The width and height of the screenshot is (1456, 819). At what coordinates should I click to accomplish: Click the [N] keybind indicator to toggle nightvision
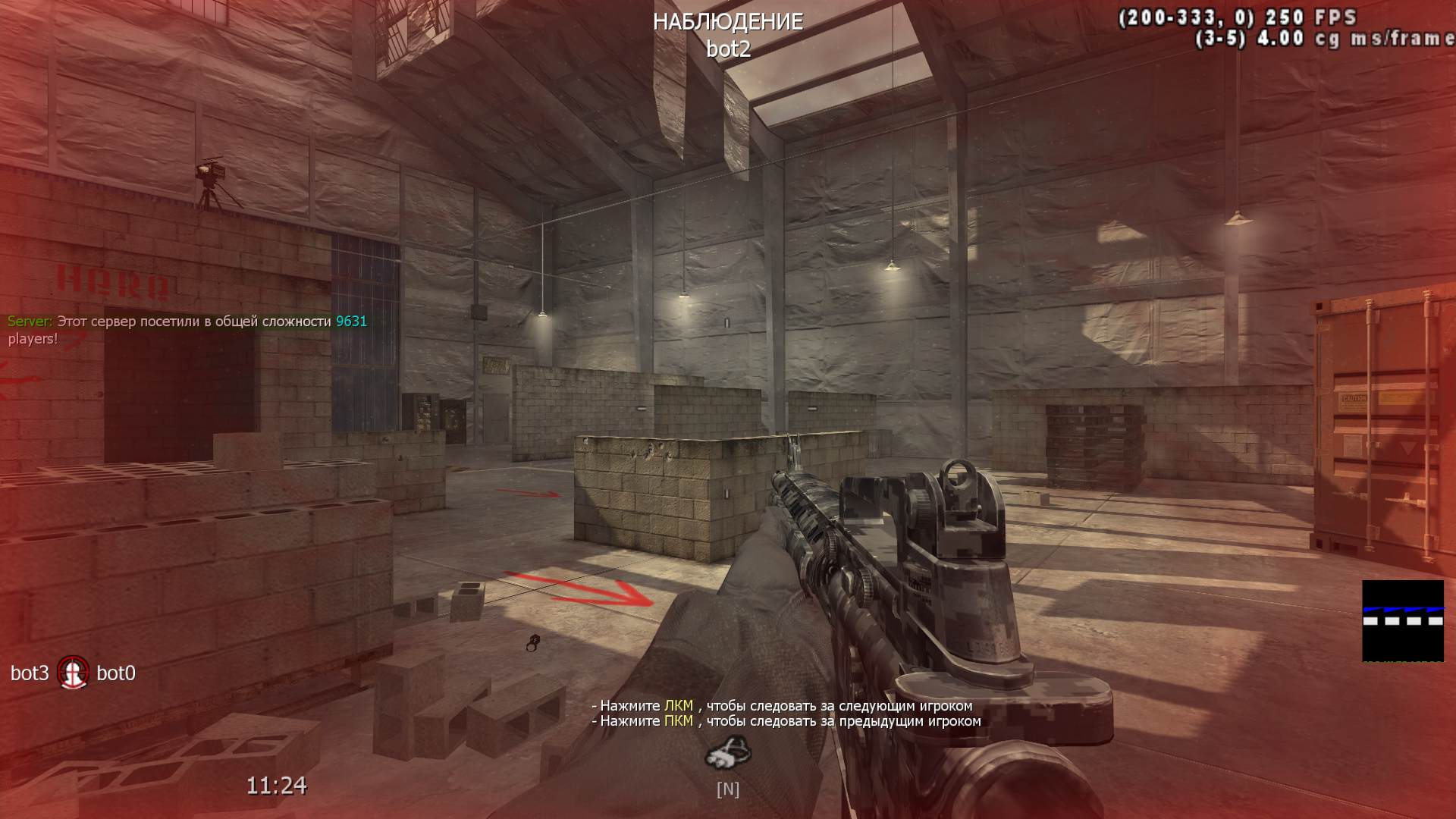(726, 789)
